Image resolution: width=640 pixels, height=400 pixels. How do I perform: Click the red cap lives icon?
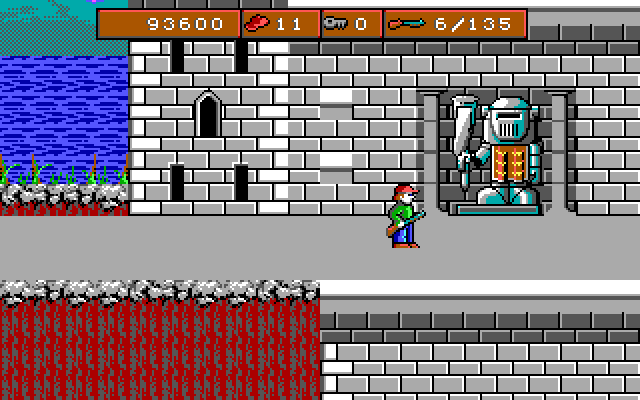(259, 23)
